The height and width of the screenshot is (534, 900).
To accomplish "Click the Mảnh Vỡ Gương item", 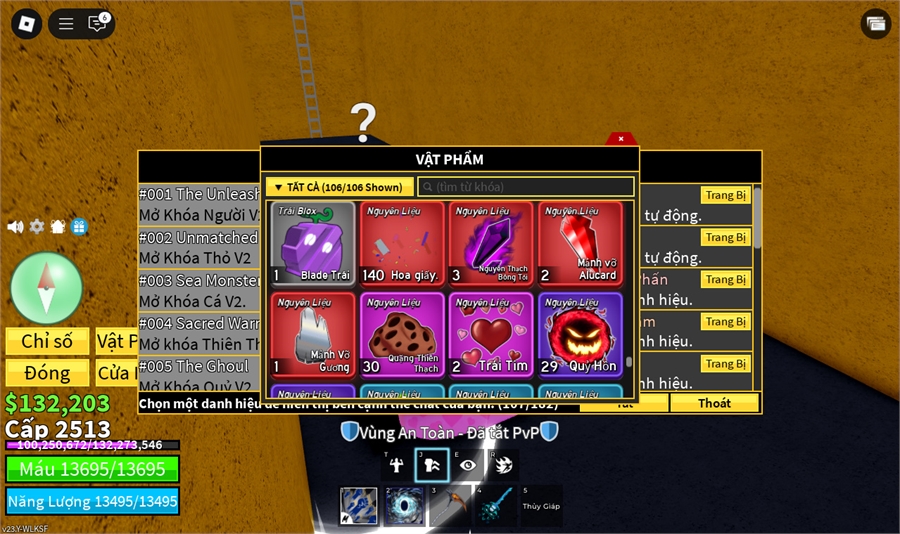I will coord(313,334).
